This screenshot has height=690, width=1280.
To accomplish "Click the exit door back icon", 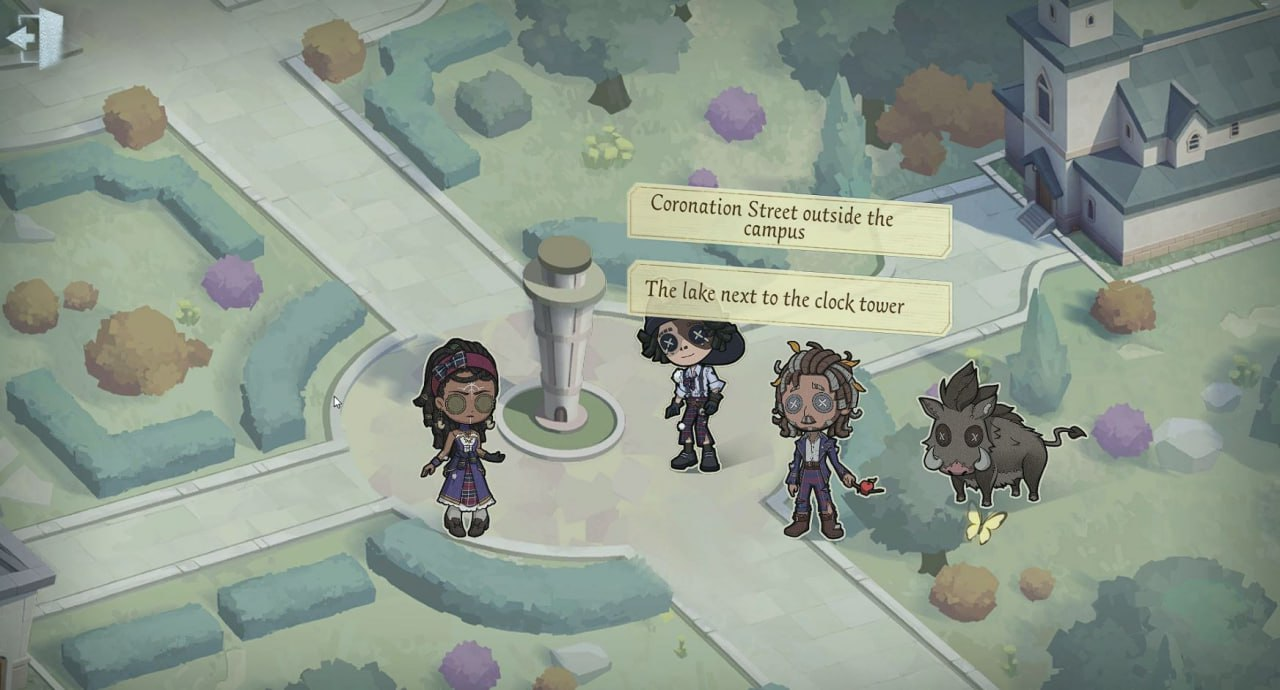I will [35, 38].
